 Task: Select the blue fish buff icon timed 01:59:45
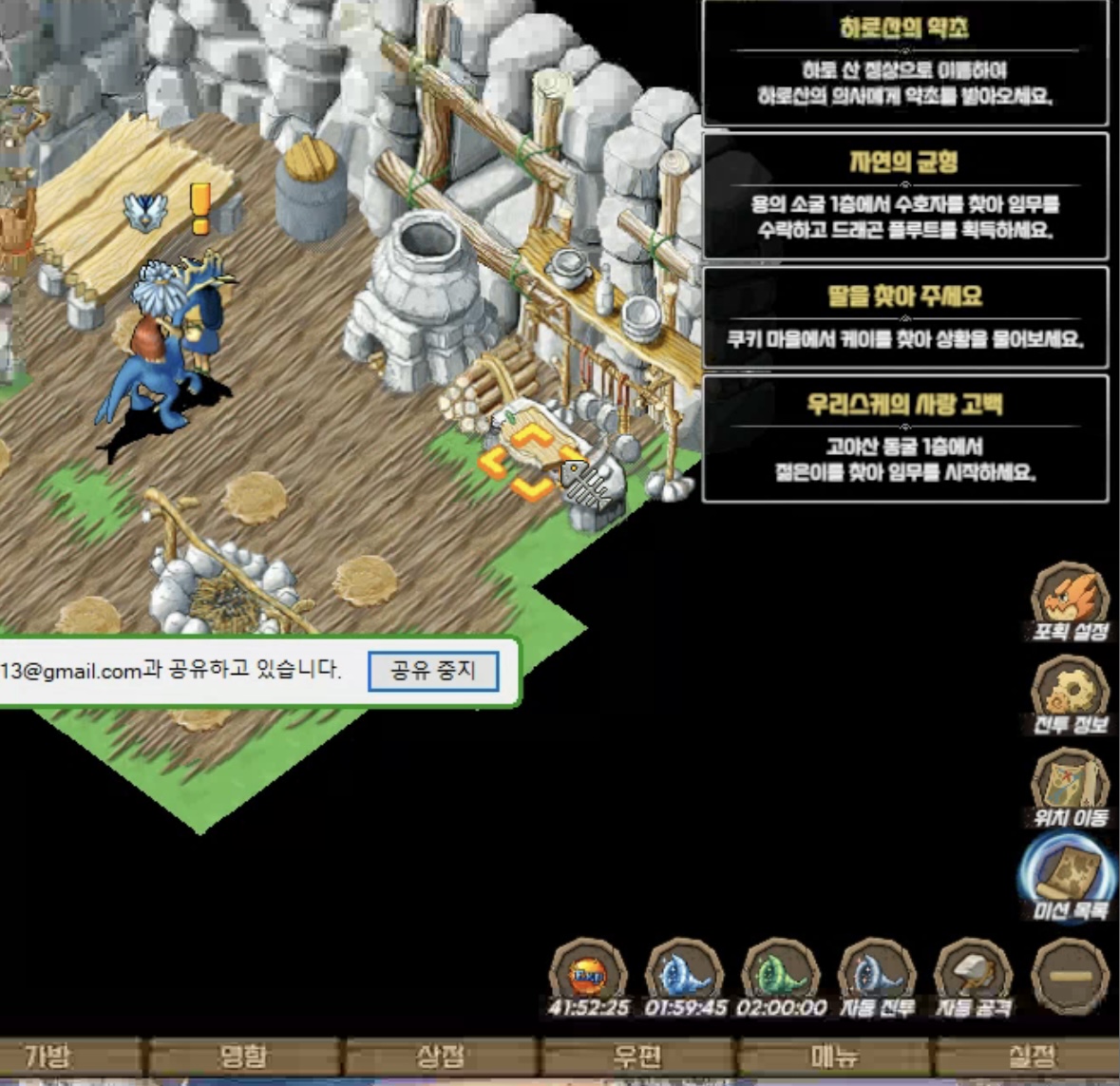click(684, 975)
